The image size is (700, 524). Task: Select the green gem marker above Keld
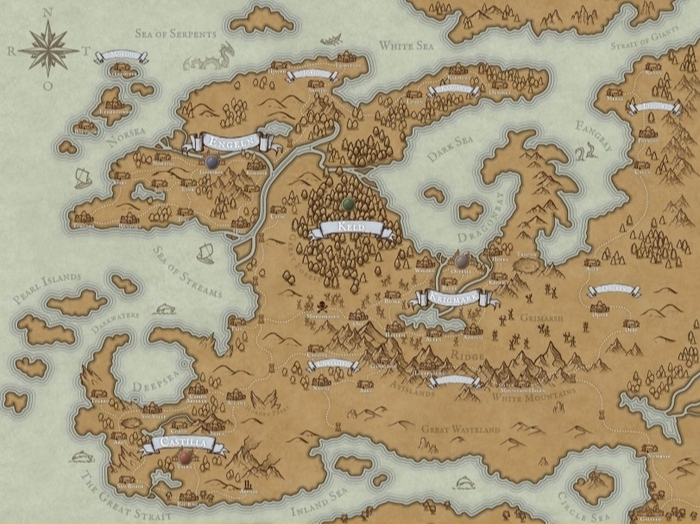348,205
